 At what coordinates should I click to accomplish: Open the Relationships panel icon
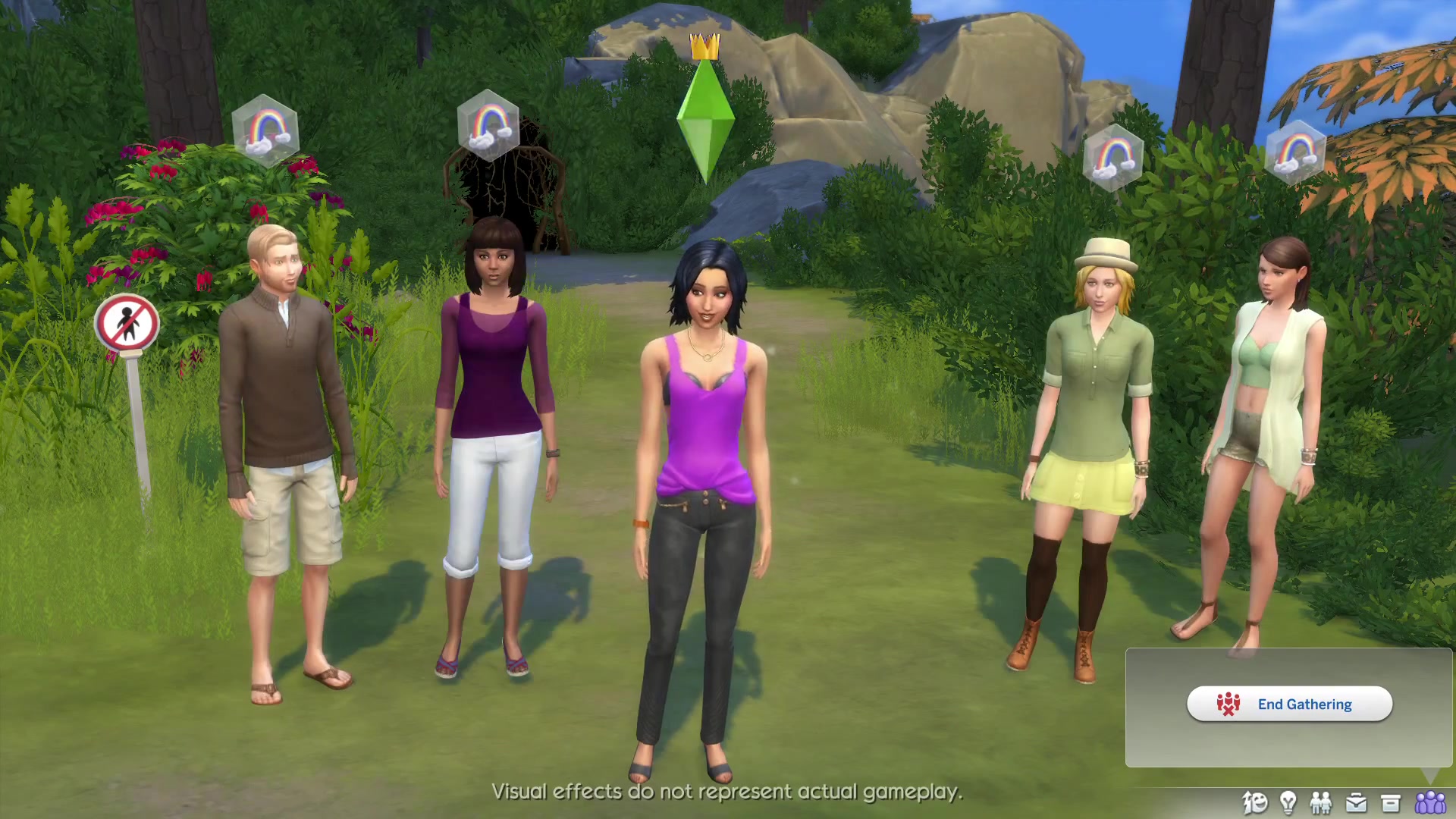1321,802
